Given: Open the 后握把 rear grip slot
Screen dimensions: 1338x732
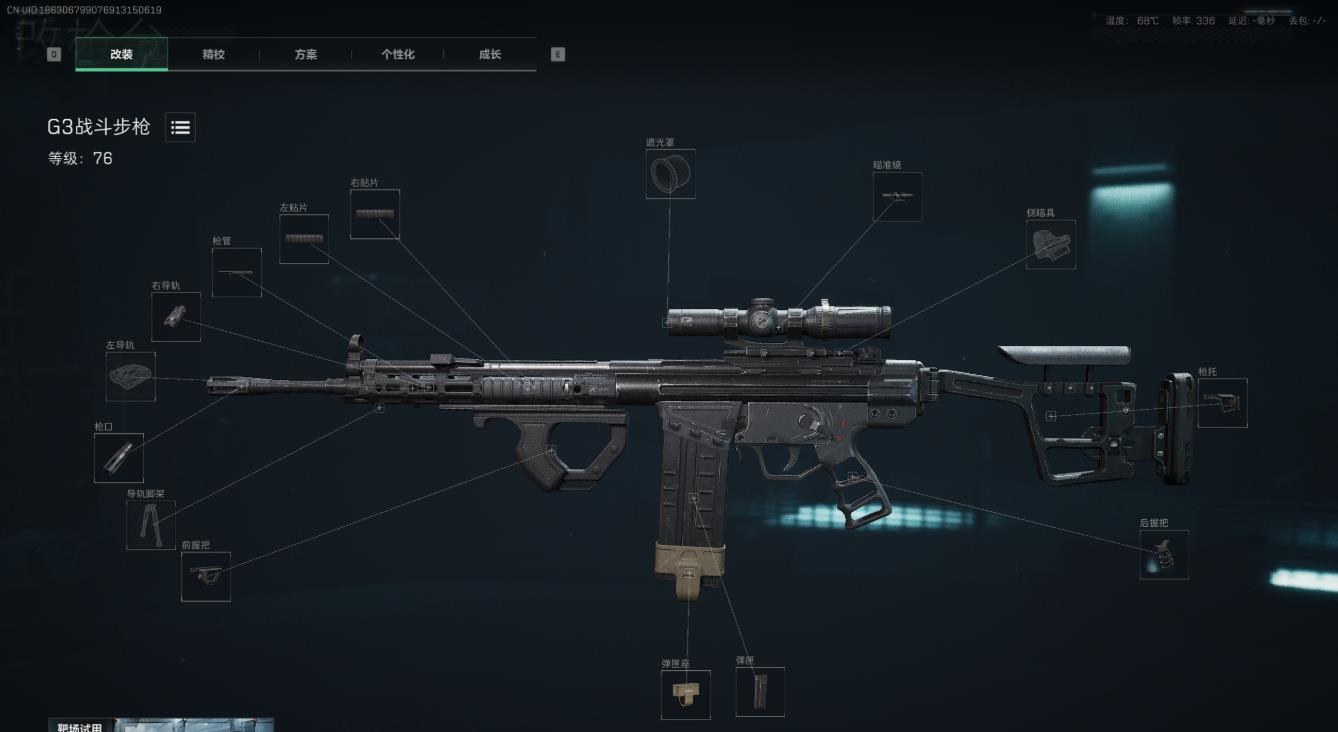Looking at the screenshot, I should click(1164, 554).
